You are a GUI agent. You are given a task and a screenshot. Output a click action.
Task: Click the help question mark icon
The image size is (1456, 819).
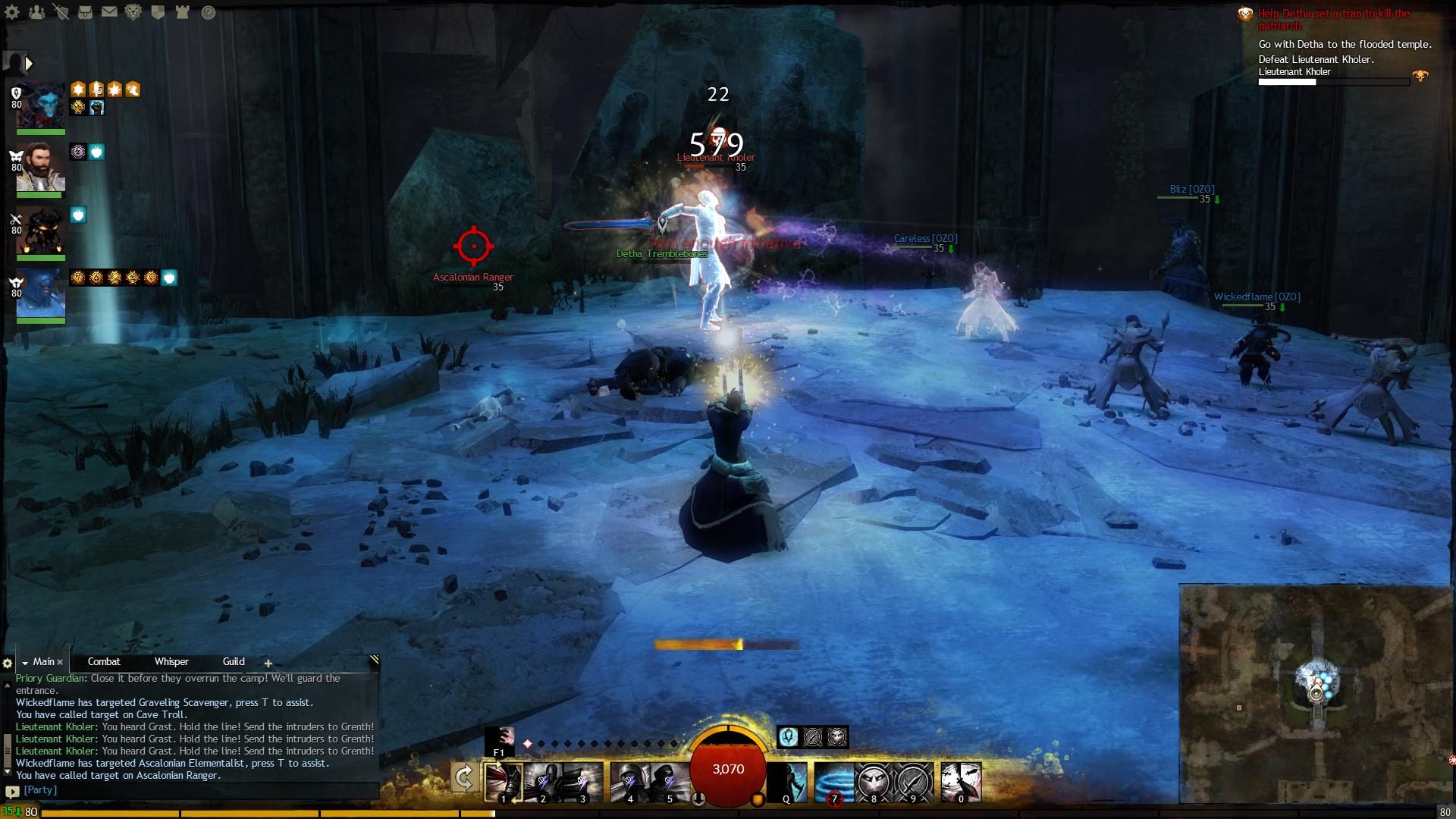(x=209, y=12)
